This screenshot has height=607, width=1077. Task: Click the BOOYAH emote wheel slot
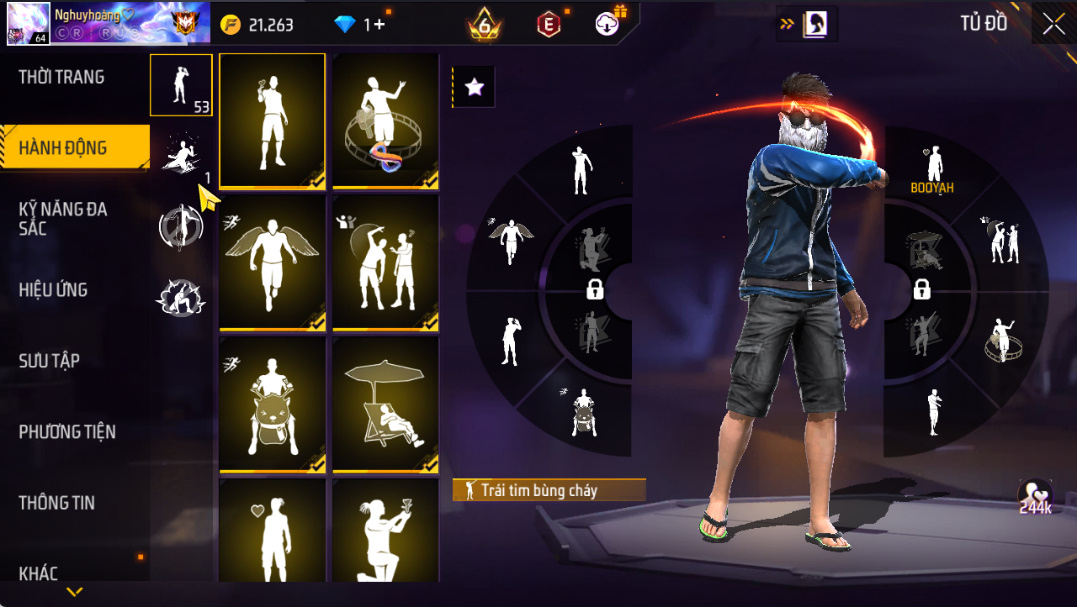pyautogui.click(x=931, y=168)
